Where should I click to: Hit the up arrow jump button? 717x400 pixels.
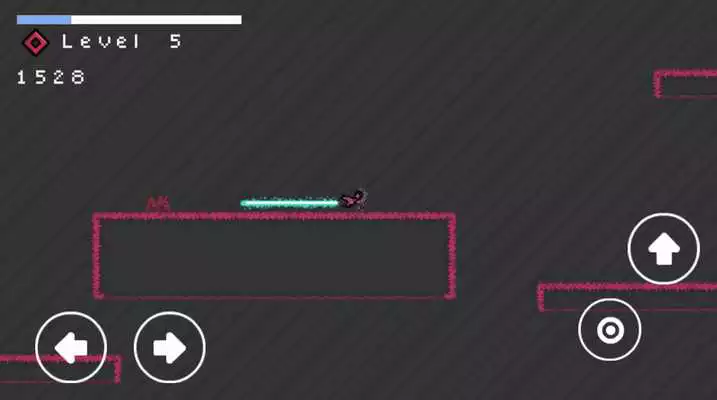pyautogui.click(x=663, y=249)
